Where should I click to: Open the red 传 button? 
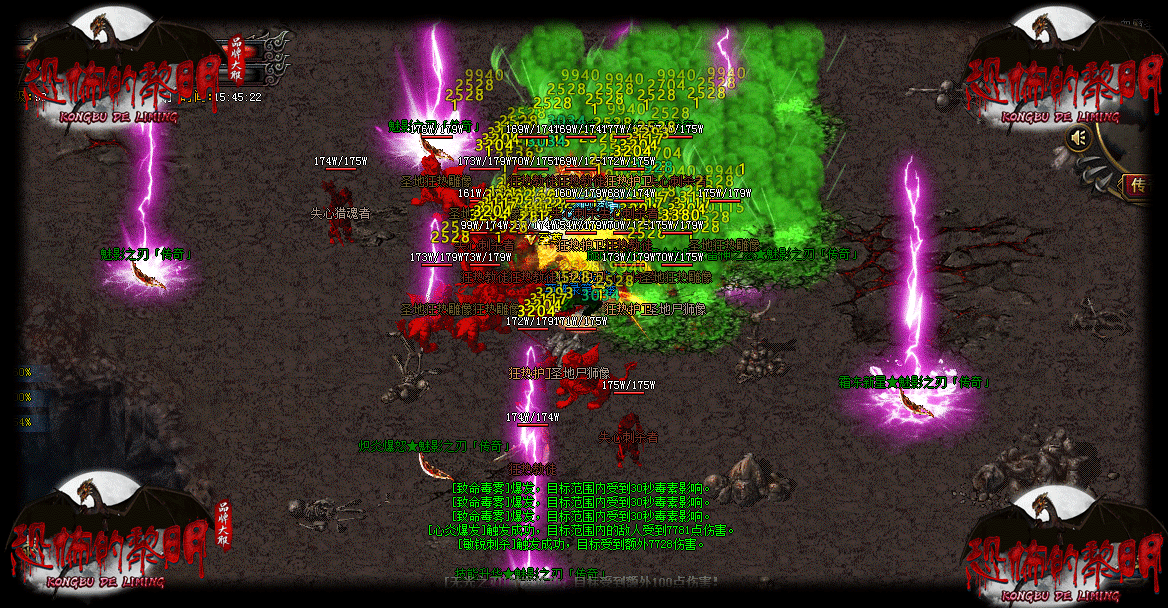pos(1138,186)
